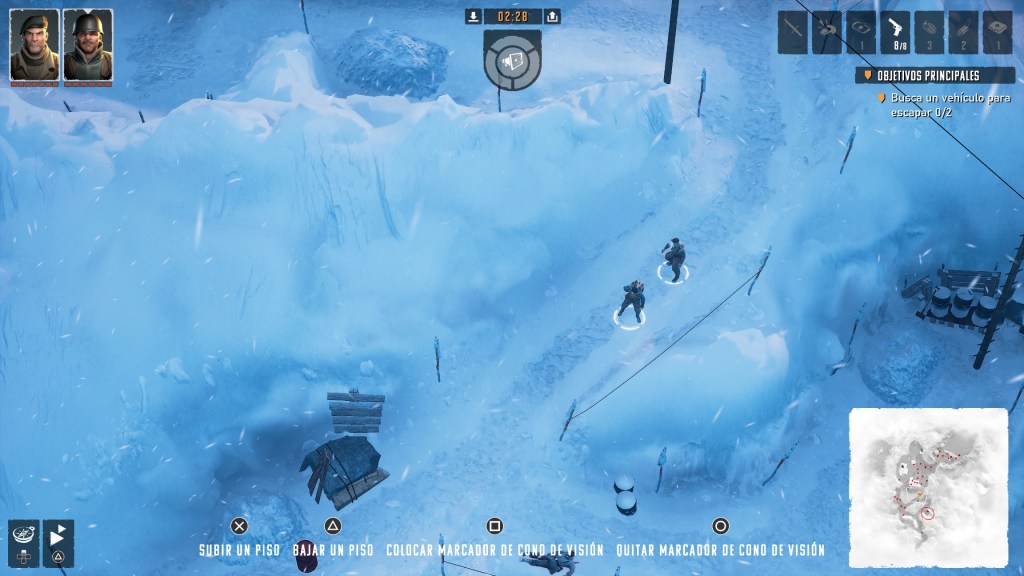Click the quick load upload-arrow button
The width and height of the screenshot is (1024, 576).
coord(553,16)
